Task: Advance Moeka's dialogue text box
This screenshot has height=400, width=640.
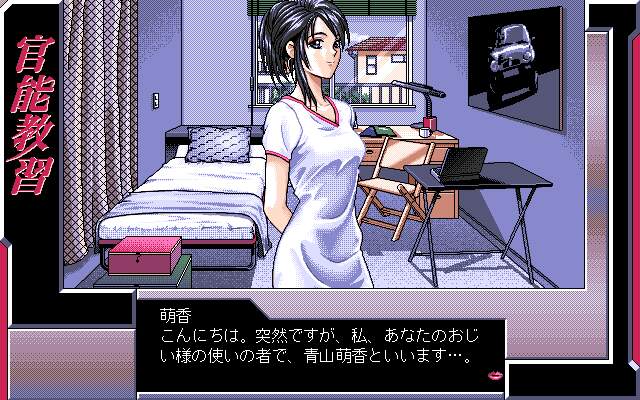Action: click(320, 345)
